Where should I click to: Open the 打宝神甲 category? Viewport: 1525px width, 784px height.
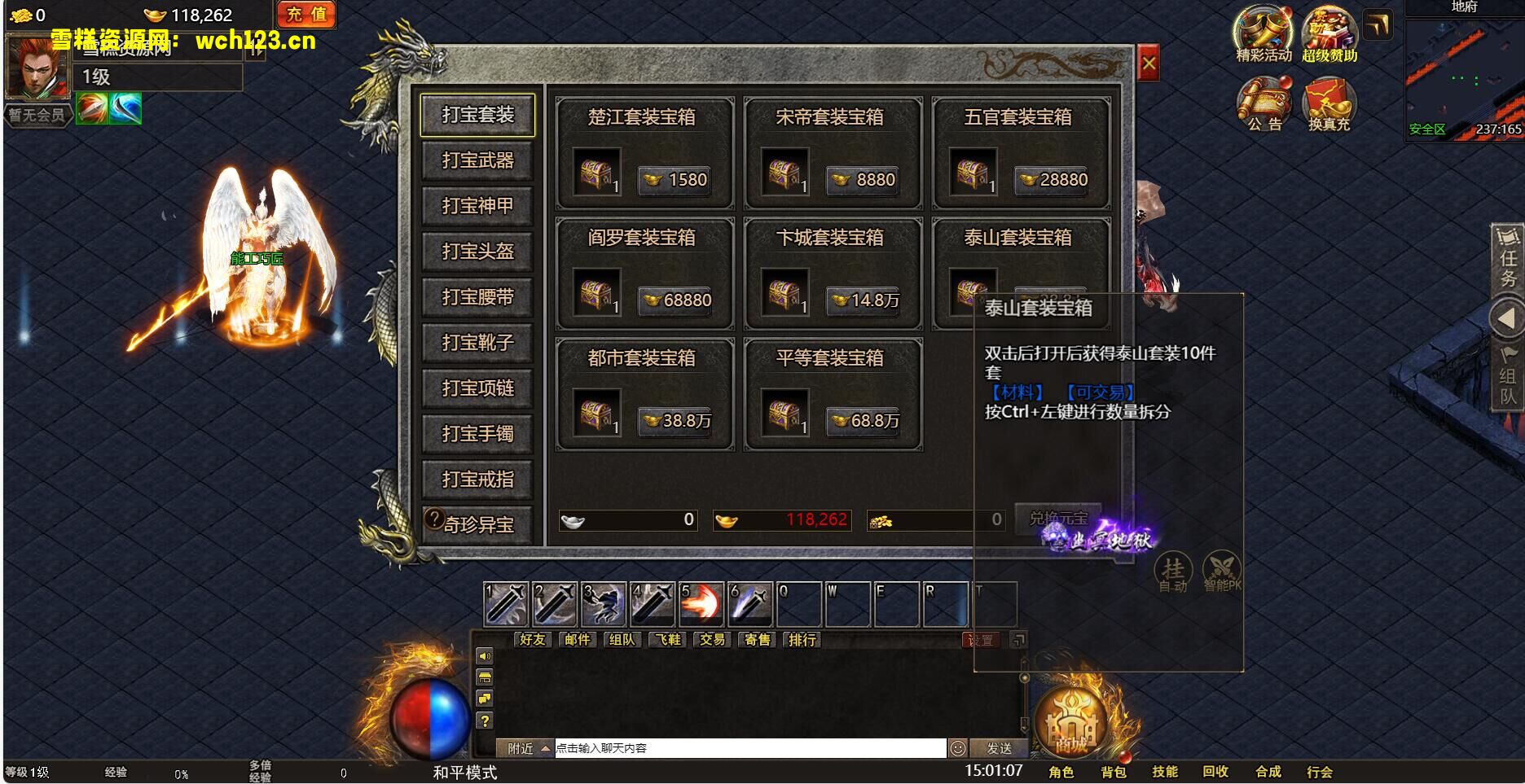[477, 206]
